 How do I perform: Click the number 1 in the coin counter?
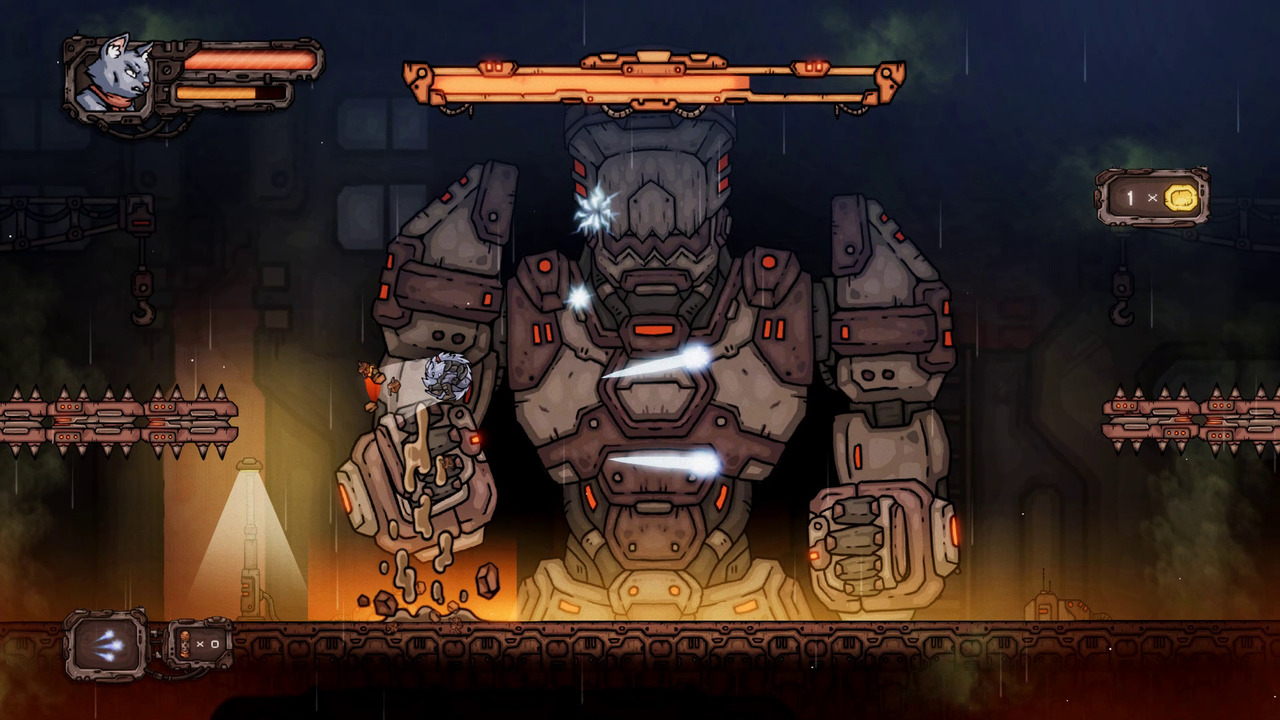1131,198
